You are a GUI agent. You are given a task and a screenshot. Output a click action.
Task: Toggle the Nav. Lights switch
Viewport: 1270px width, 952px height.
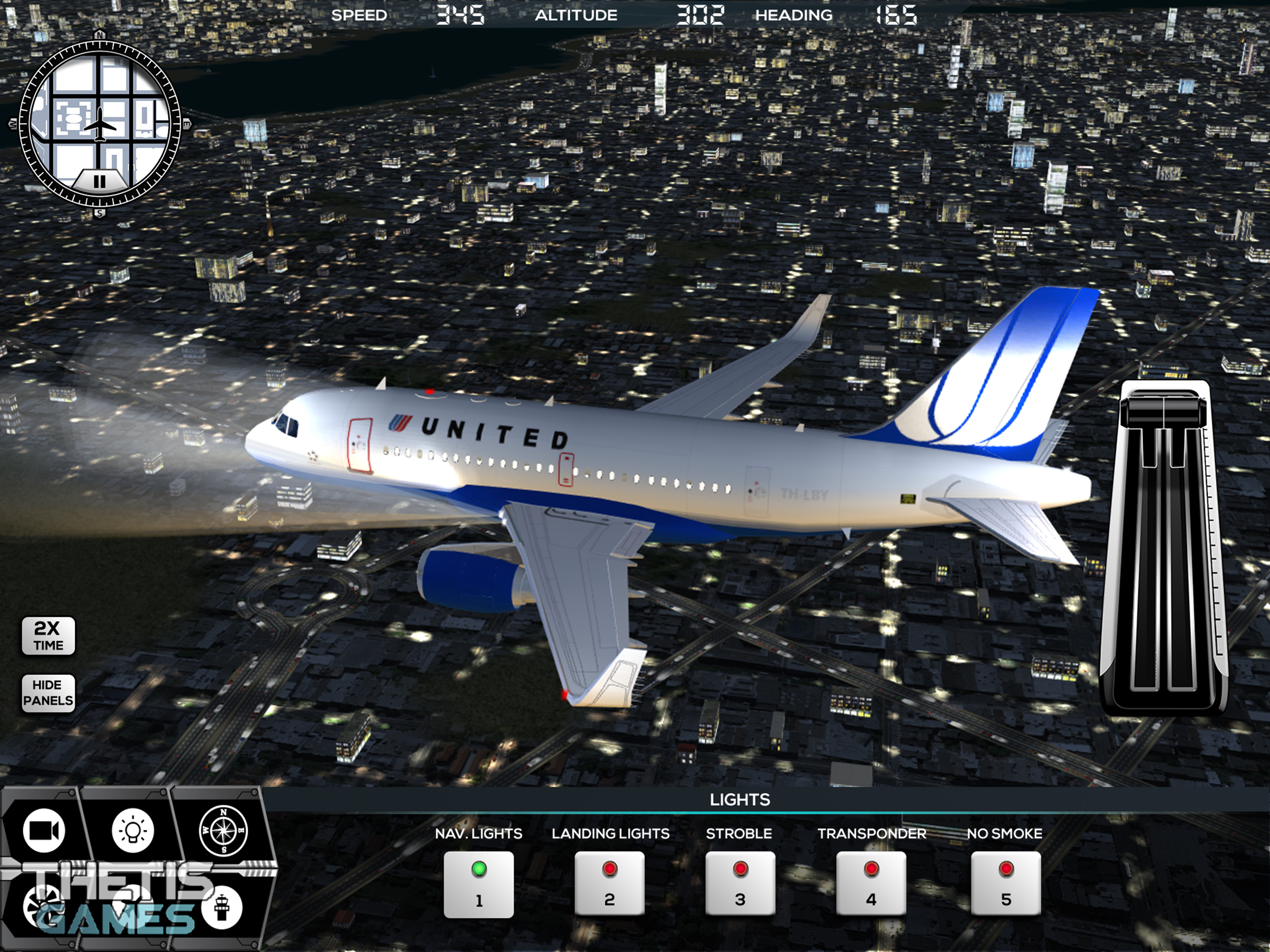pyautogui.click(x=478, y=884)
